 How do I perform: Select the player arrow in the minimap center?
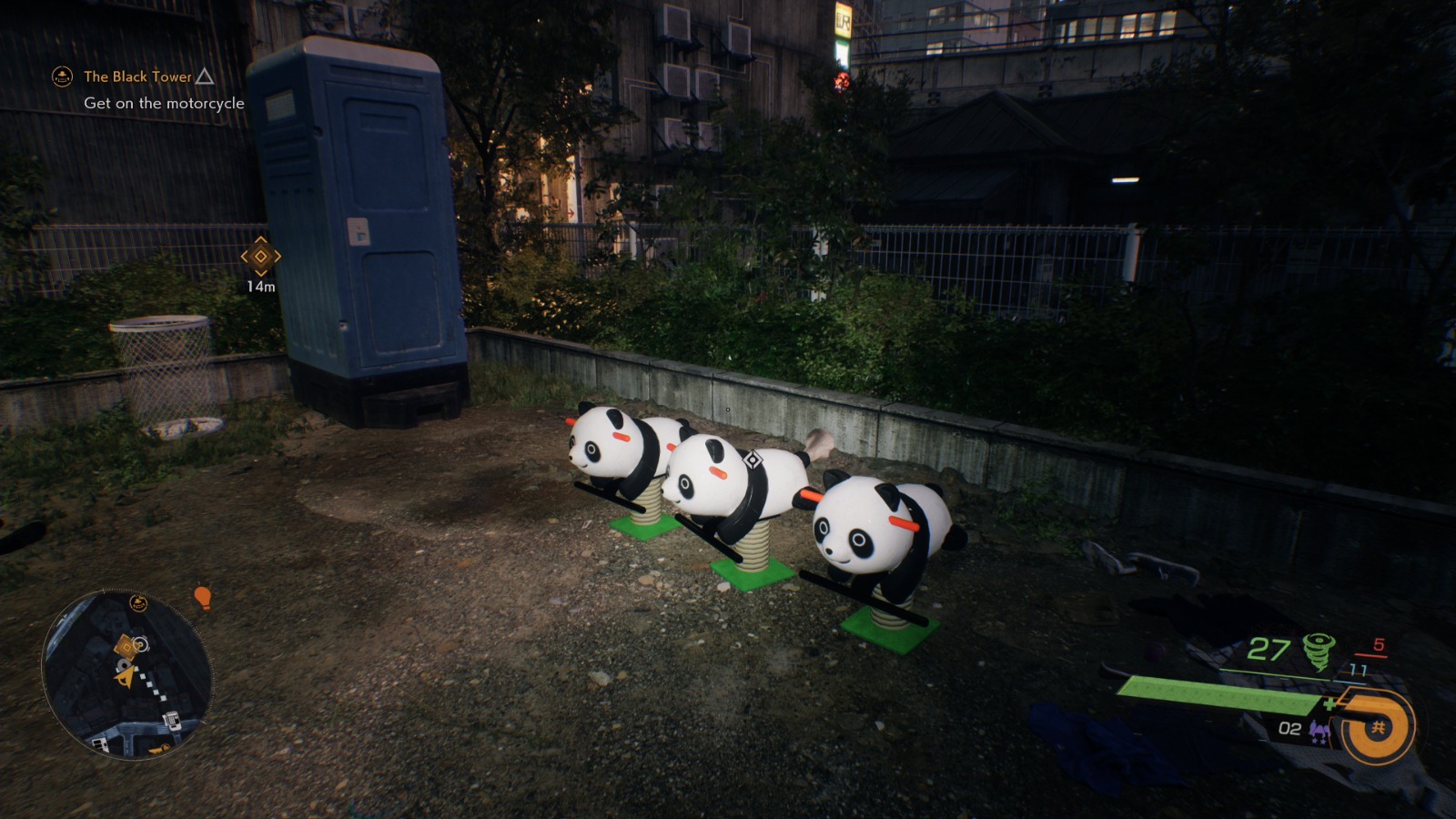pos(125,679)
